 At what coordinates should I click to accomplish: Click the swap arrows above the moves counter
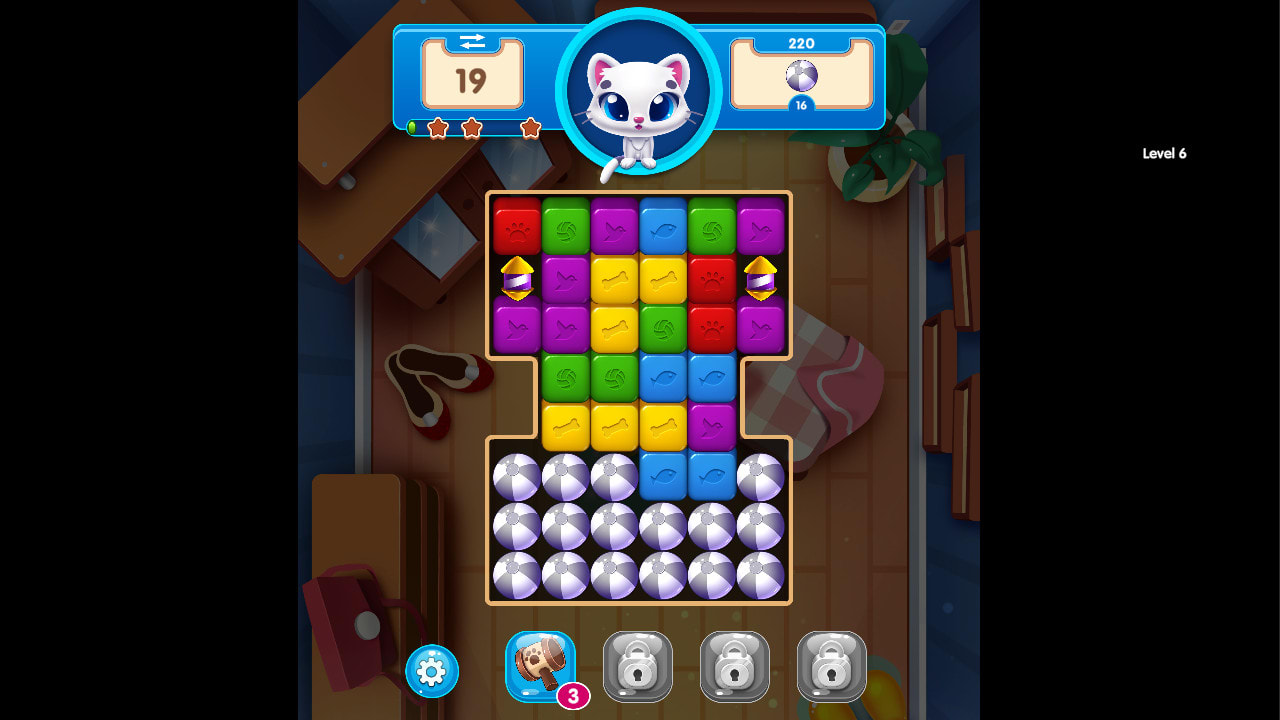[x=472, y=42]
